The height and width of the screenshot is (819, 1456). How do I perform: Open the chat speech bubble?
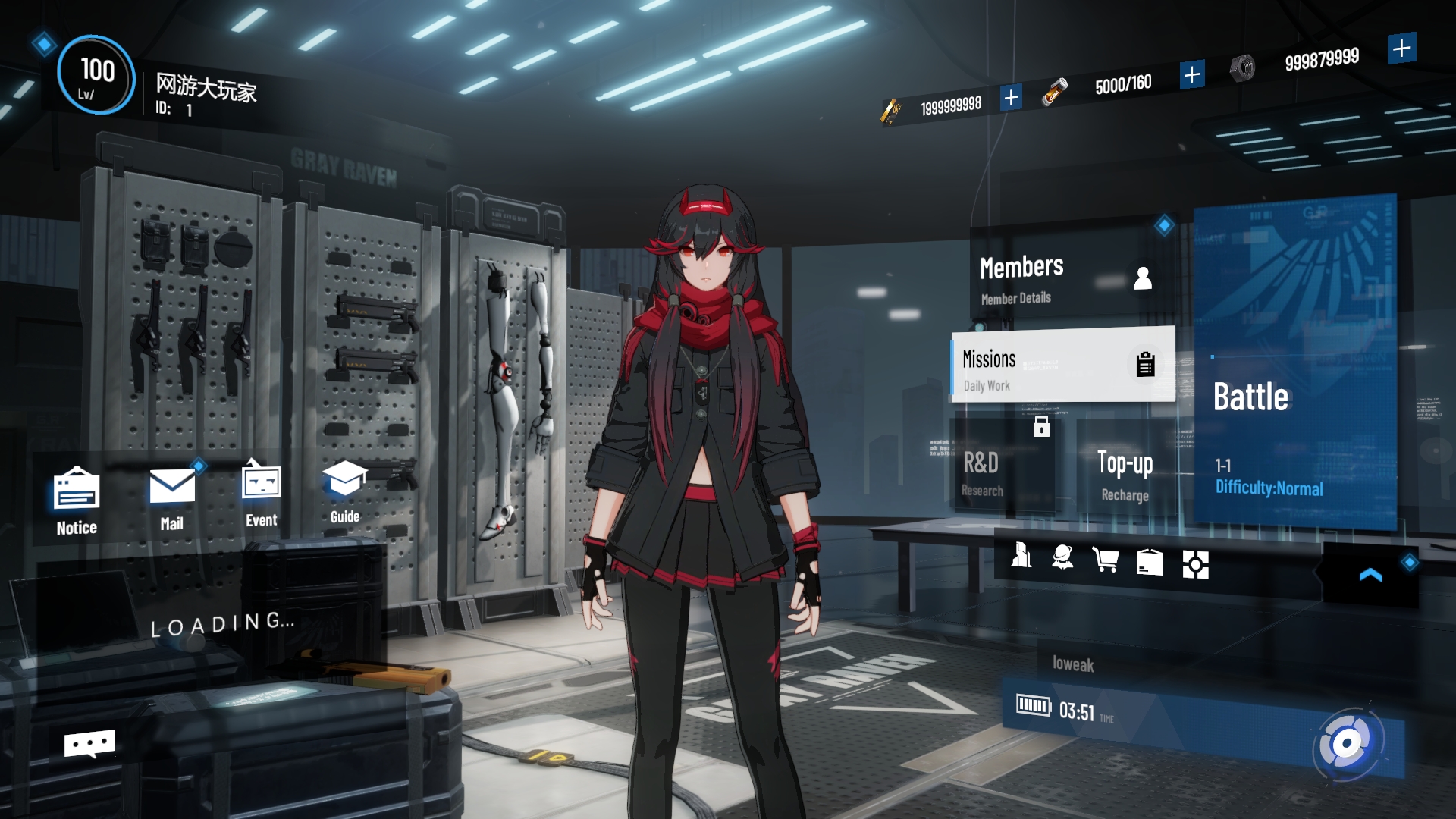pyautogui.click(x=89, y=744)
